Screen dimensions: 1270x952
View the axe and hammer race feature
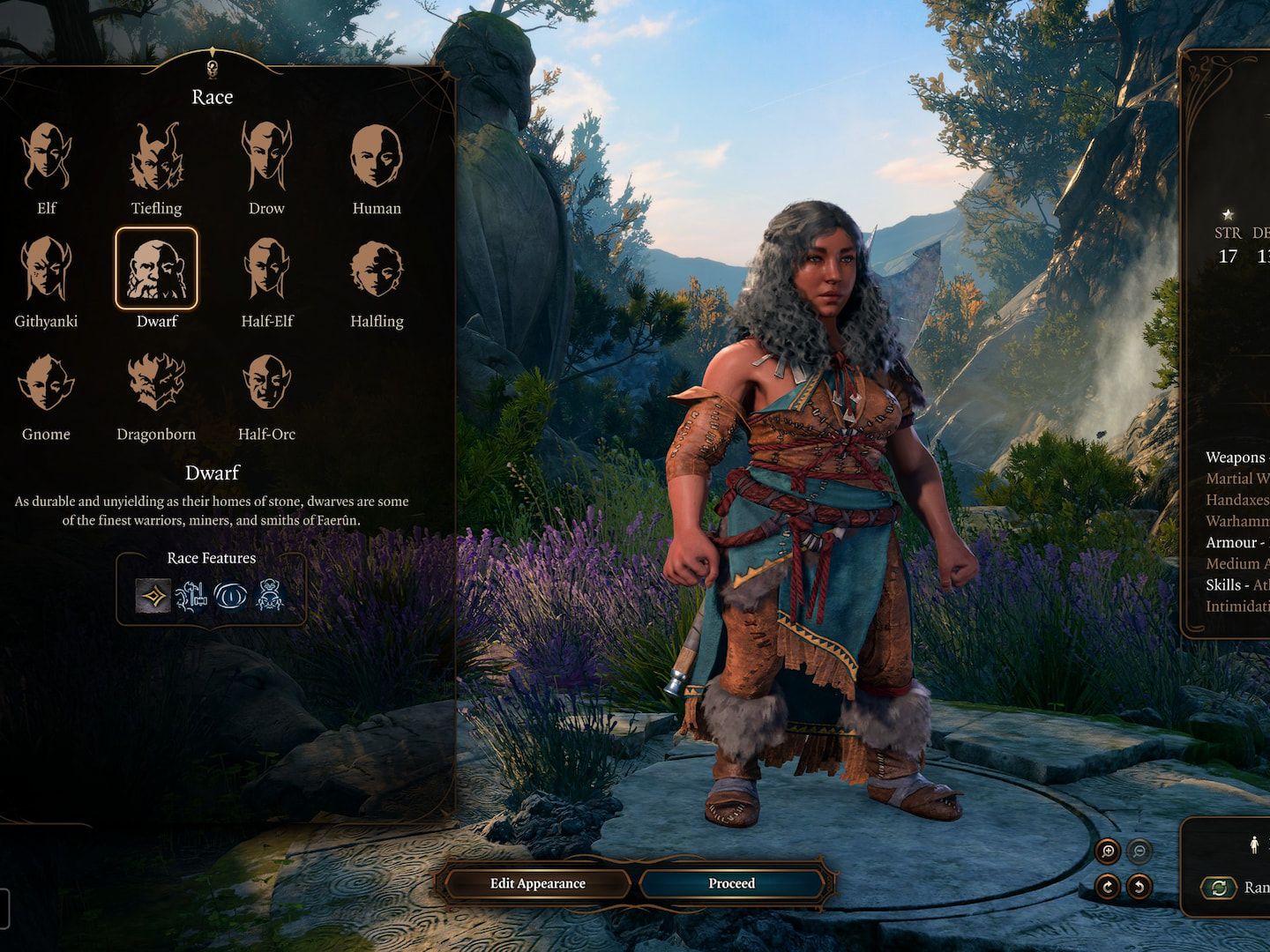tap(190, 597)
